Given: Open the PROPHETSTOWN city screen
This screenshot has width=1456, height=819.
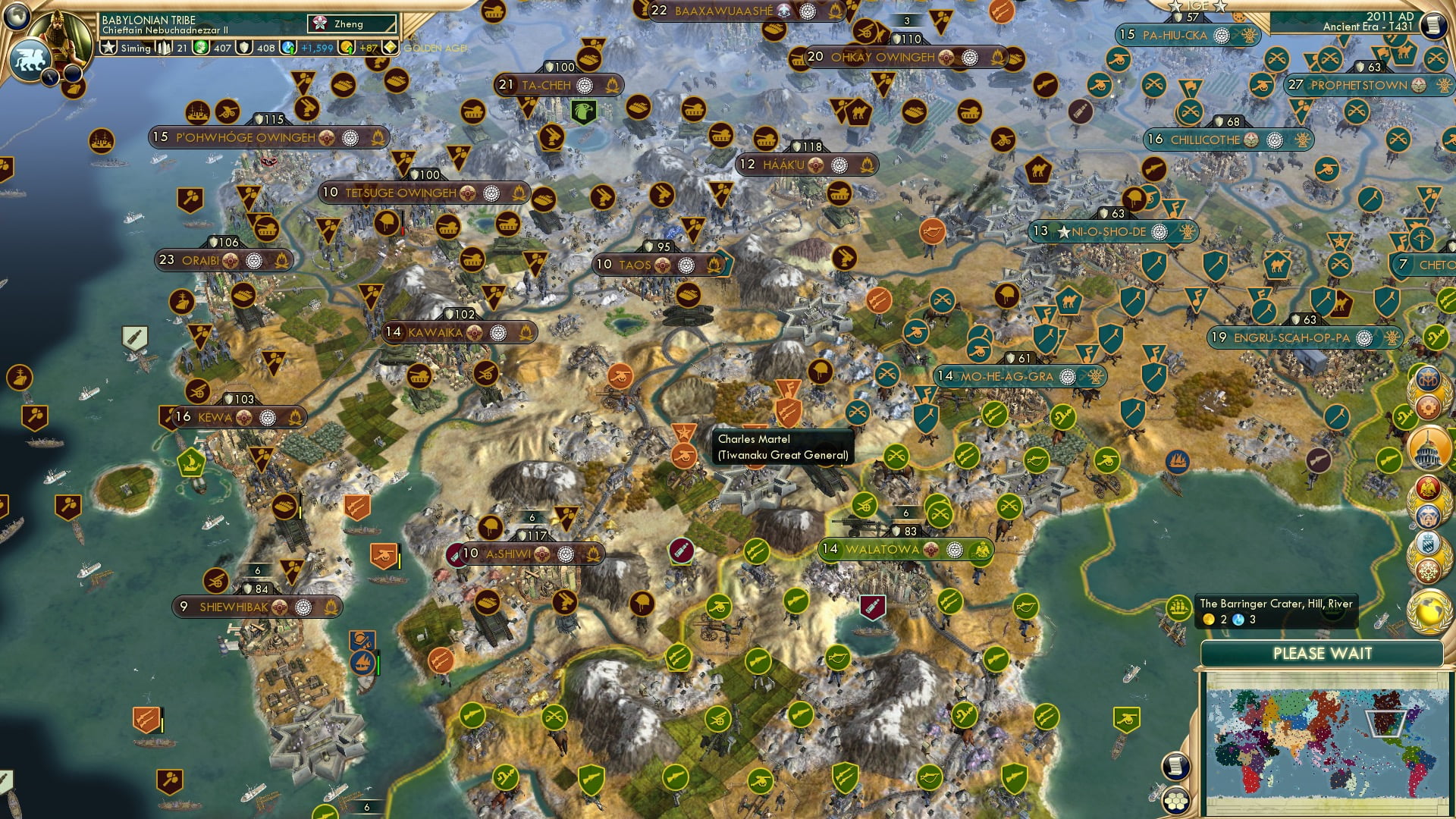Looking at the screenshot, I should tap(1357, 86).
